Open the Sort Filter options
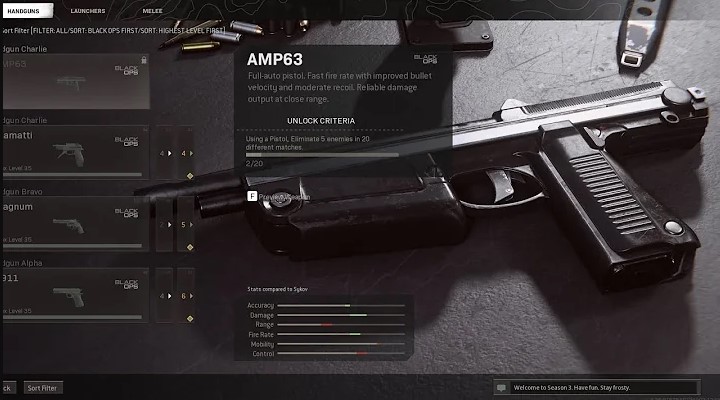 pyautogui.click(x=42, y=387)
